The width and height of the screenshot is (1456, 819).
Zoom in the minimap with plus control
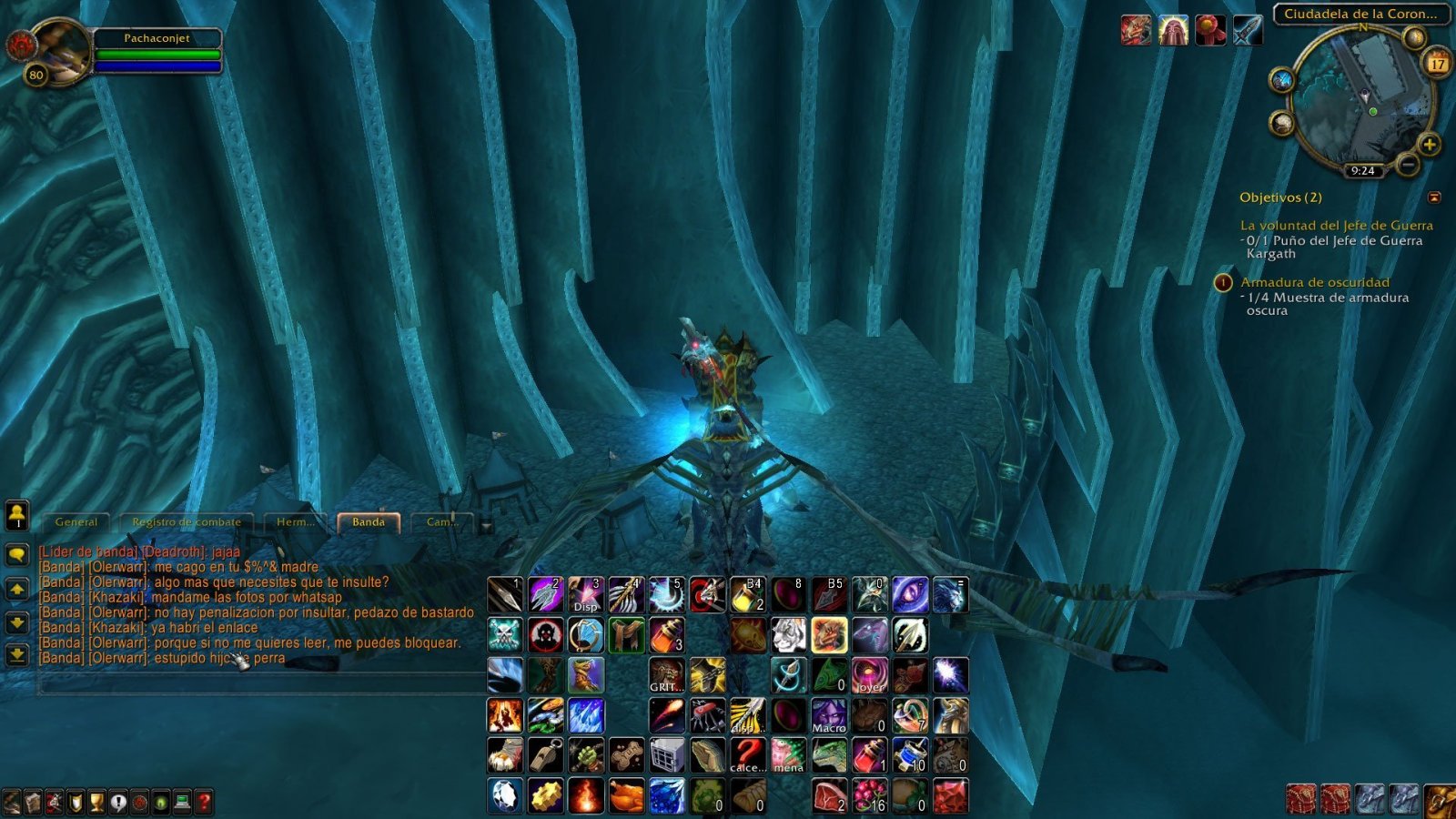point(1429,145)
